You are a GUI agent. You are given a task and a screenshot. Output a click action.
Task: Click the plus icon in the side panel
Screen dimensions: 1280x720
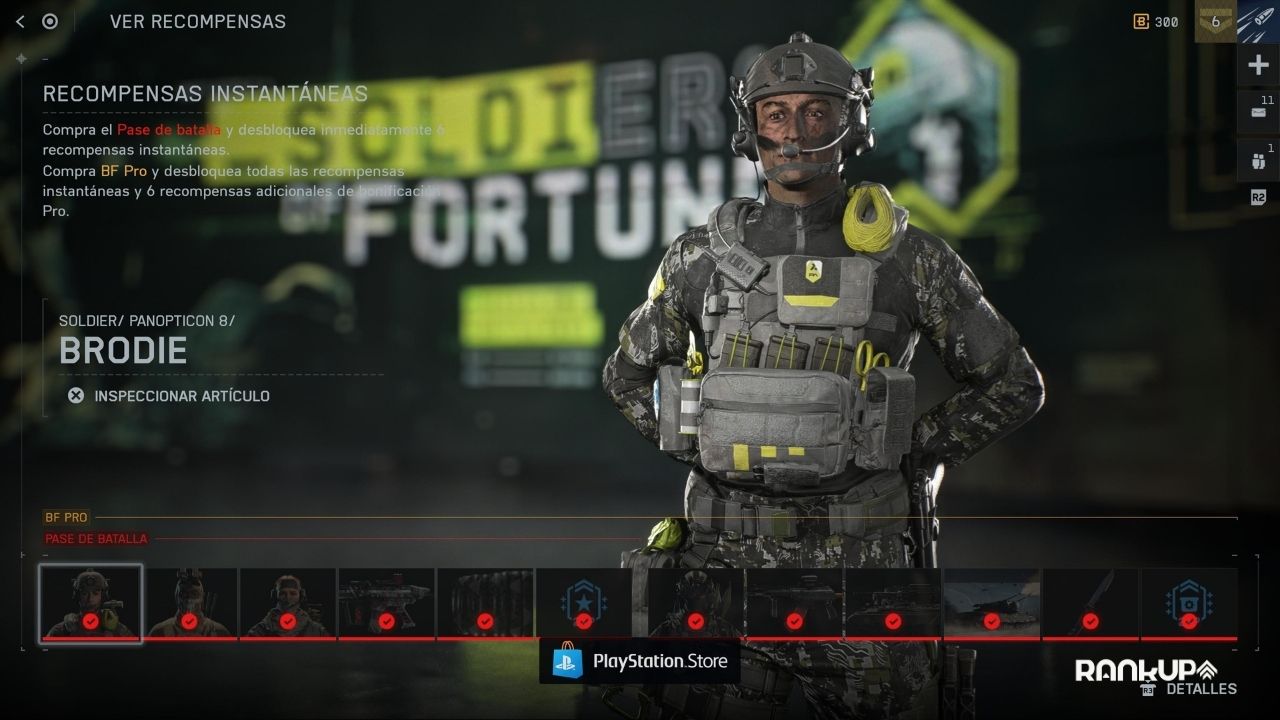(x=1258, y=66)
